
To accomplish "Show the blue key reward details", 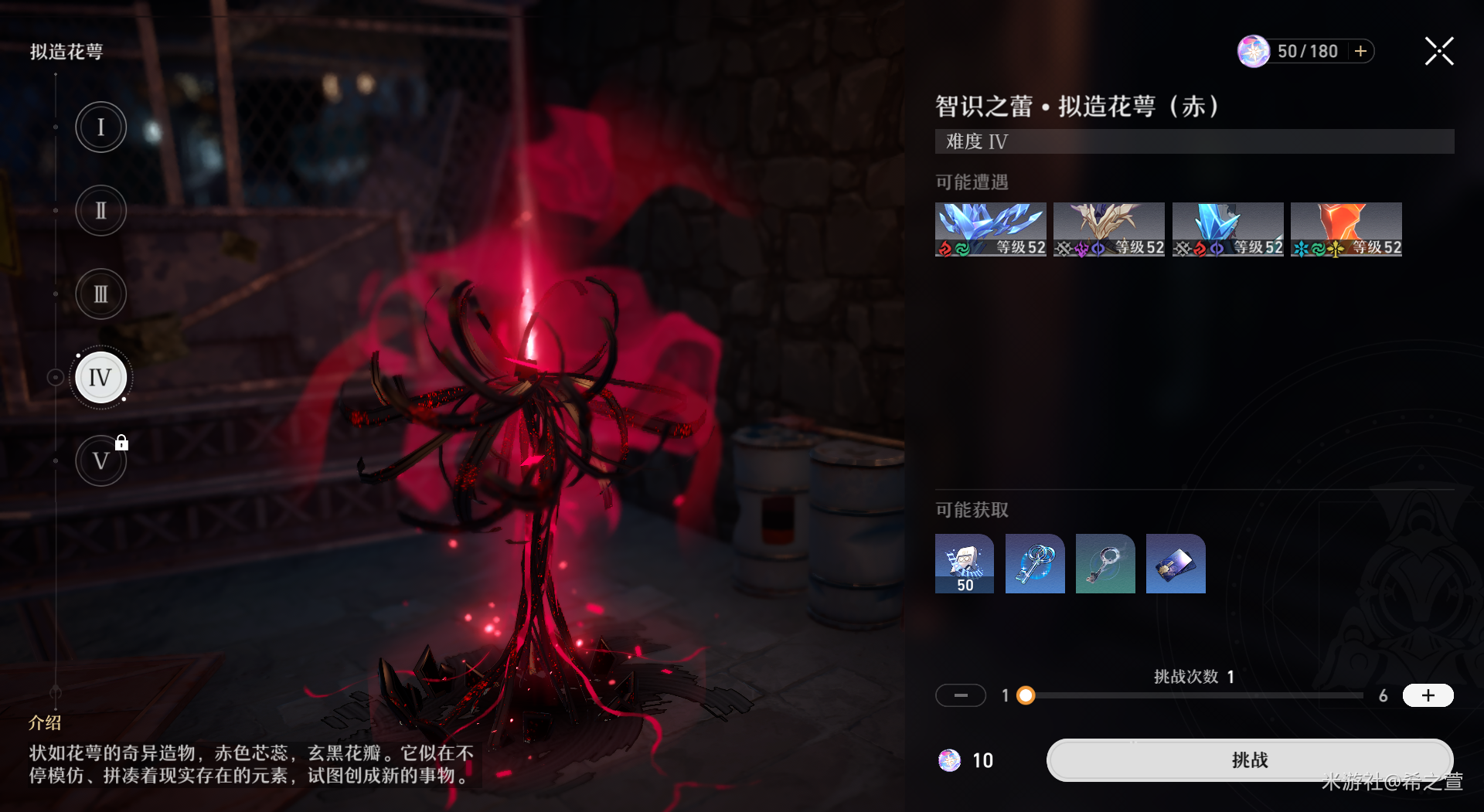I will pos(1035,563).
